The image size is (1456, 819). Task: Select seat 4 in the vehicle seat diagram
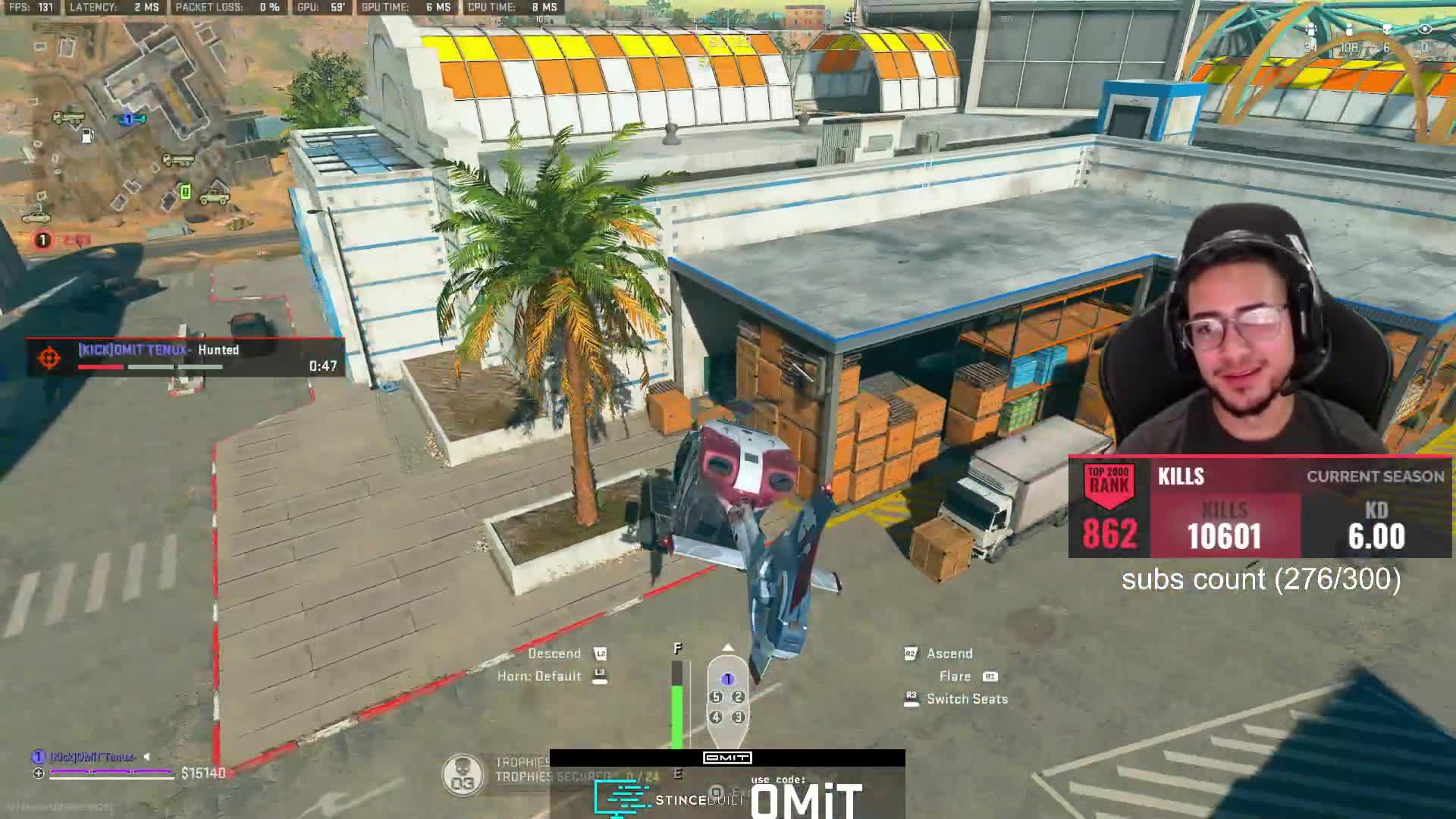pyautogui.click(x=716, y=717)
